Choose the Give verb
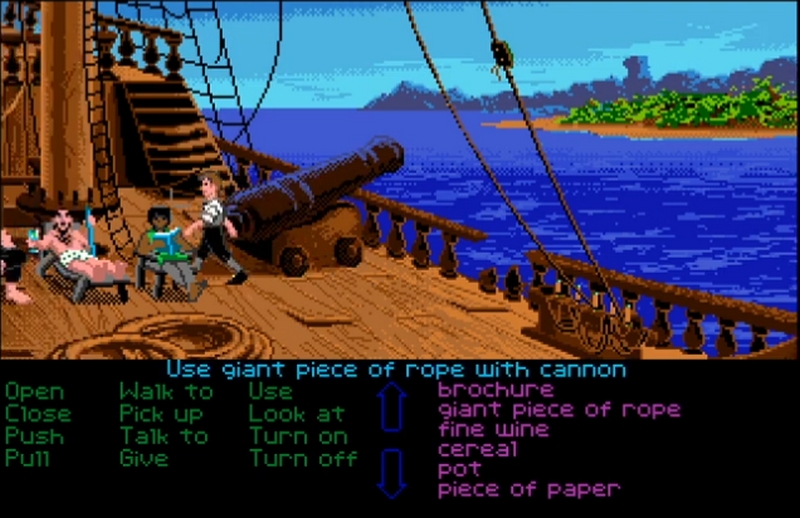 144,459
